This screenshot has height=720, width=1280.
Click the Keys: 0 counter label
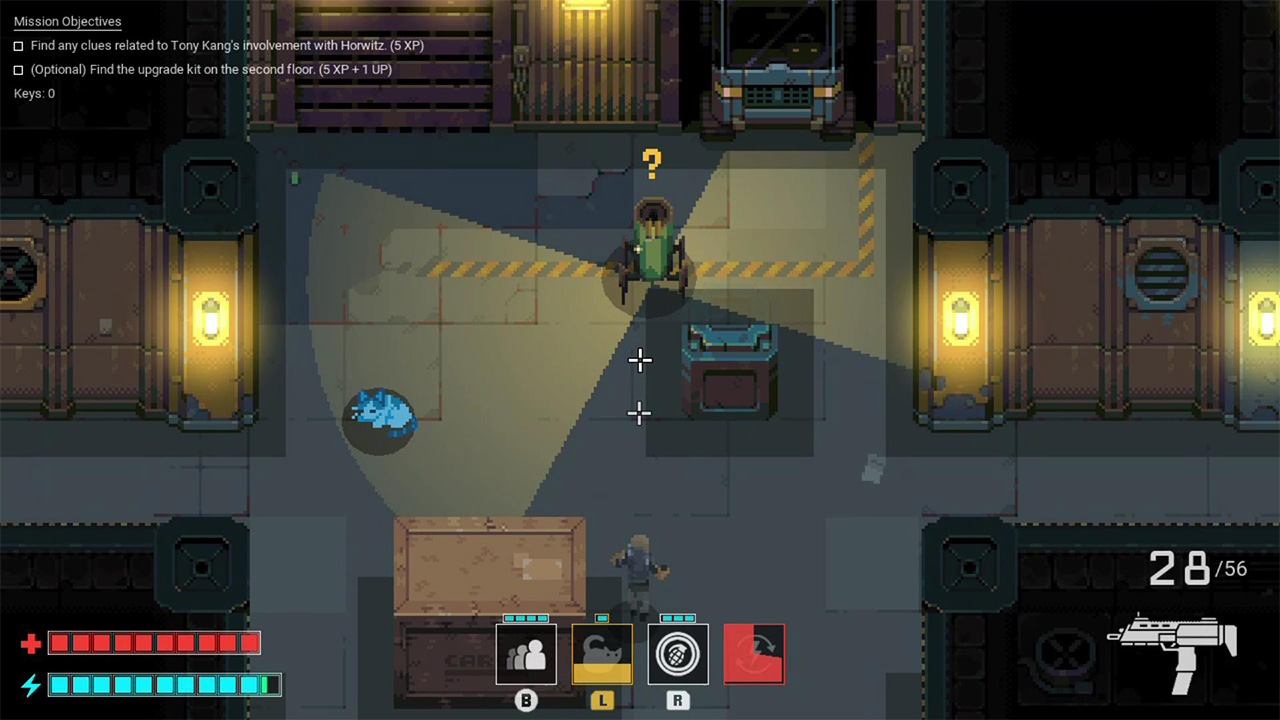pos(33,93)
